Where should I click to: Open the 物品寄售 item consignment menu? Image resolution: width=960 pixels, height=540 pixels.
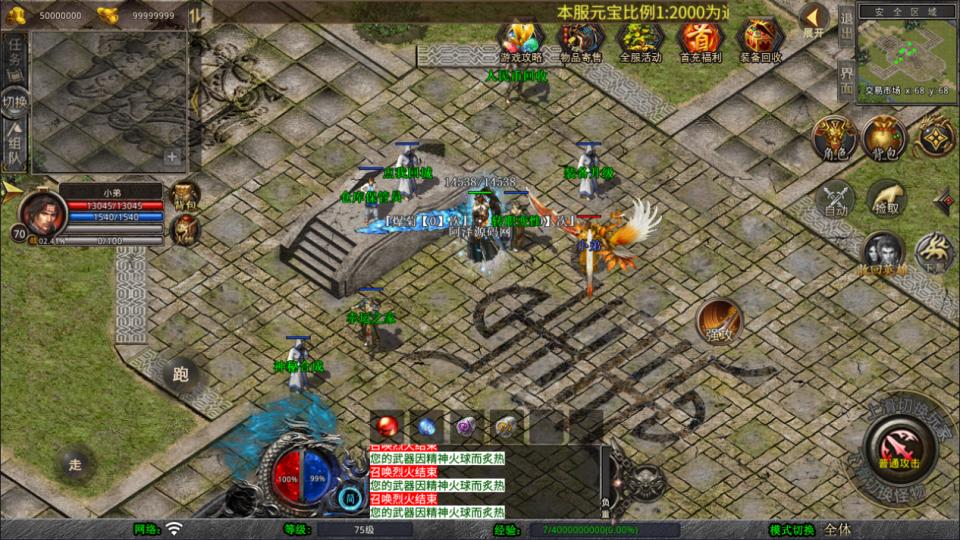tap(581, 40)
